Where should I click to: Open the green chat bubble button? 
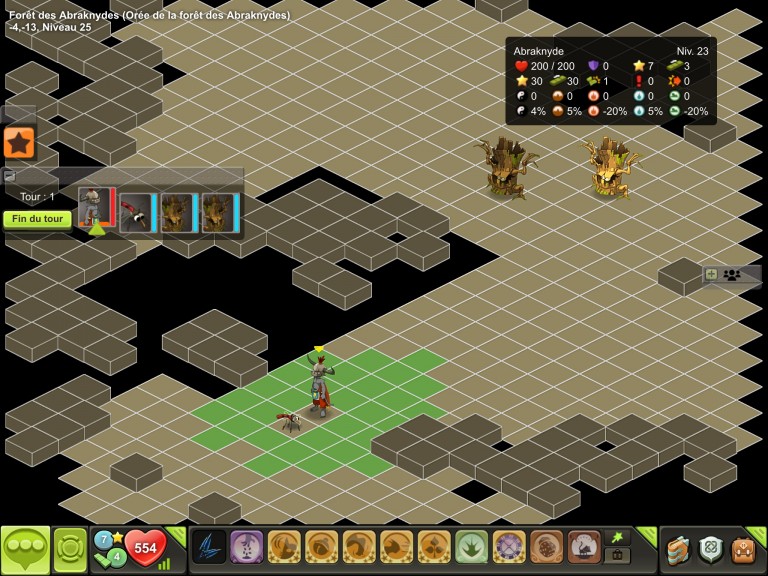click(x=25, y=549)
